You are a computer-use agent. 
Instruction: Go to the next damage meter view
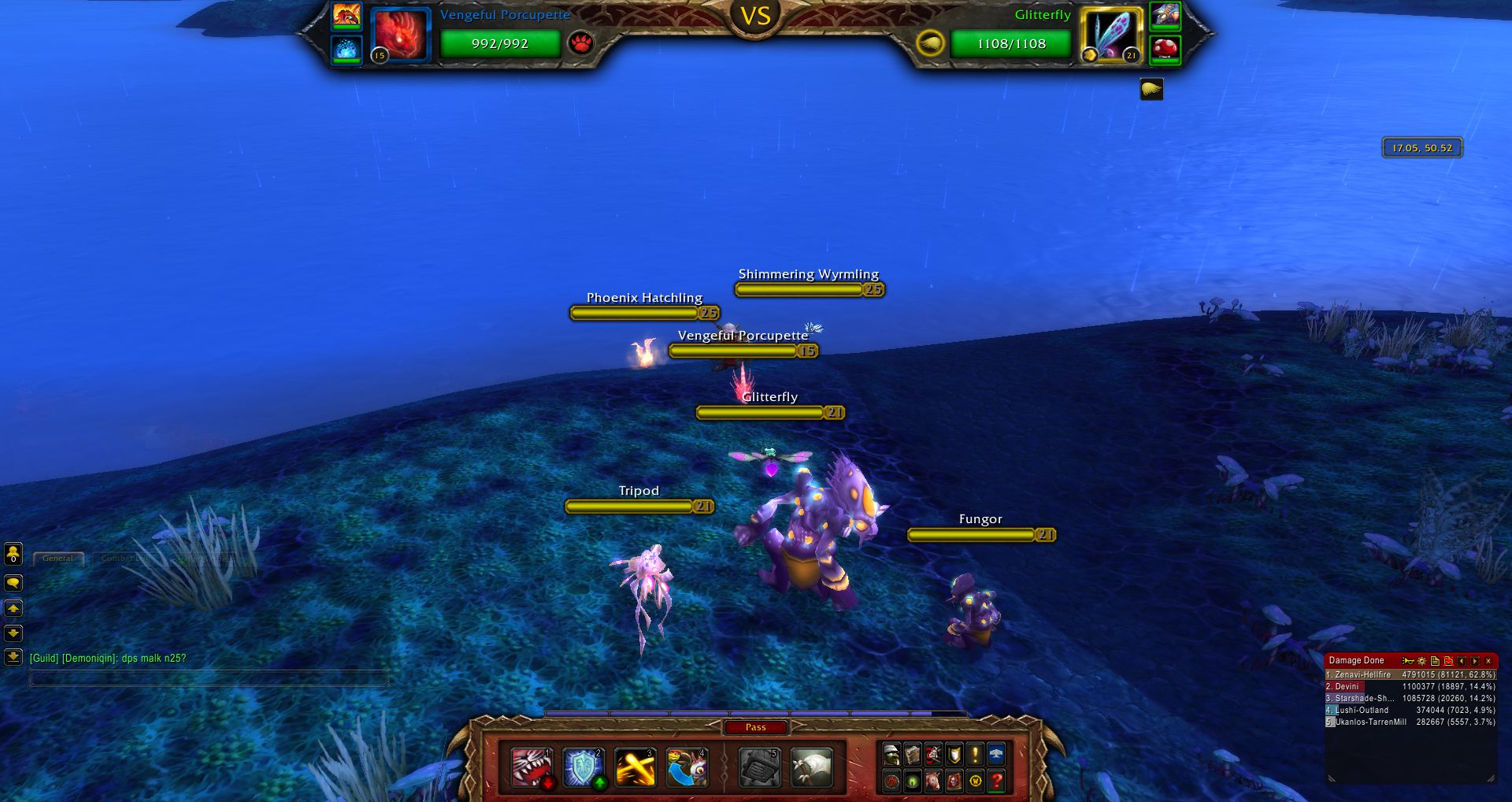click(x=1475, y=661)
